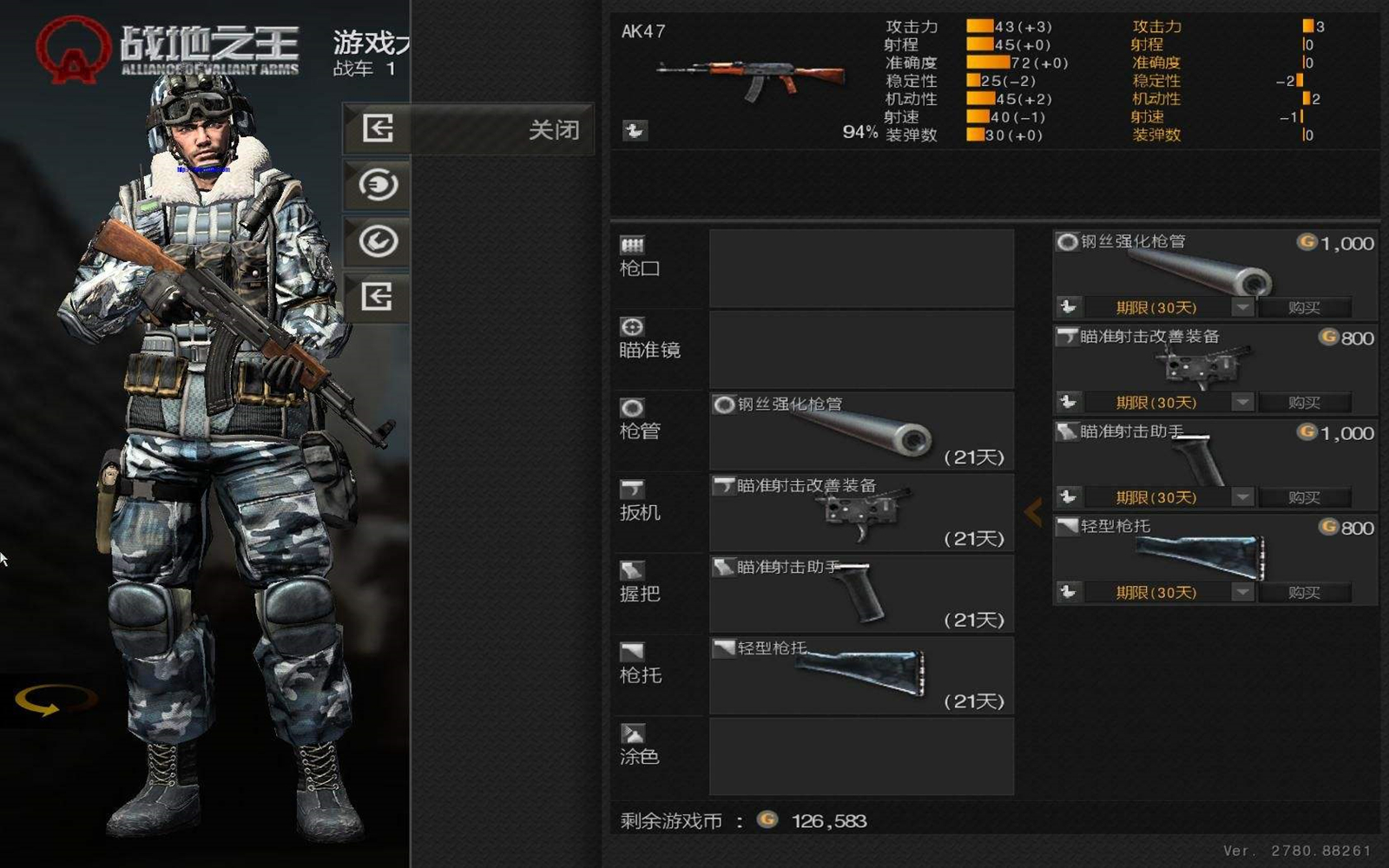Select the muzzle (枪口) attachment category icon

(x=633, y=246)
